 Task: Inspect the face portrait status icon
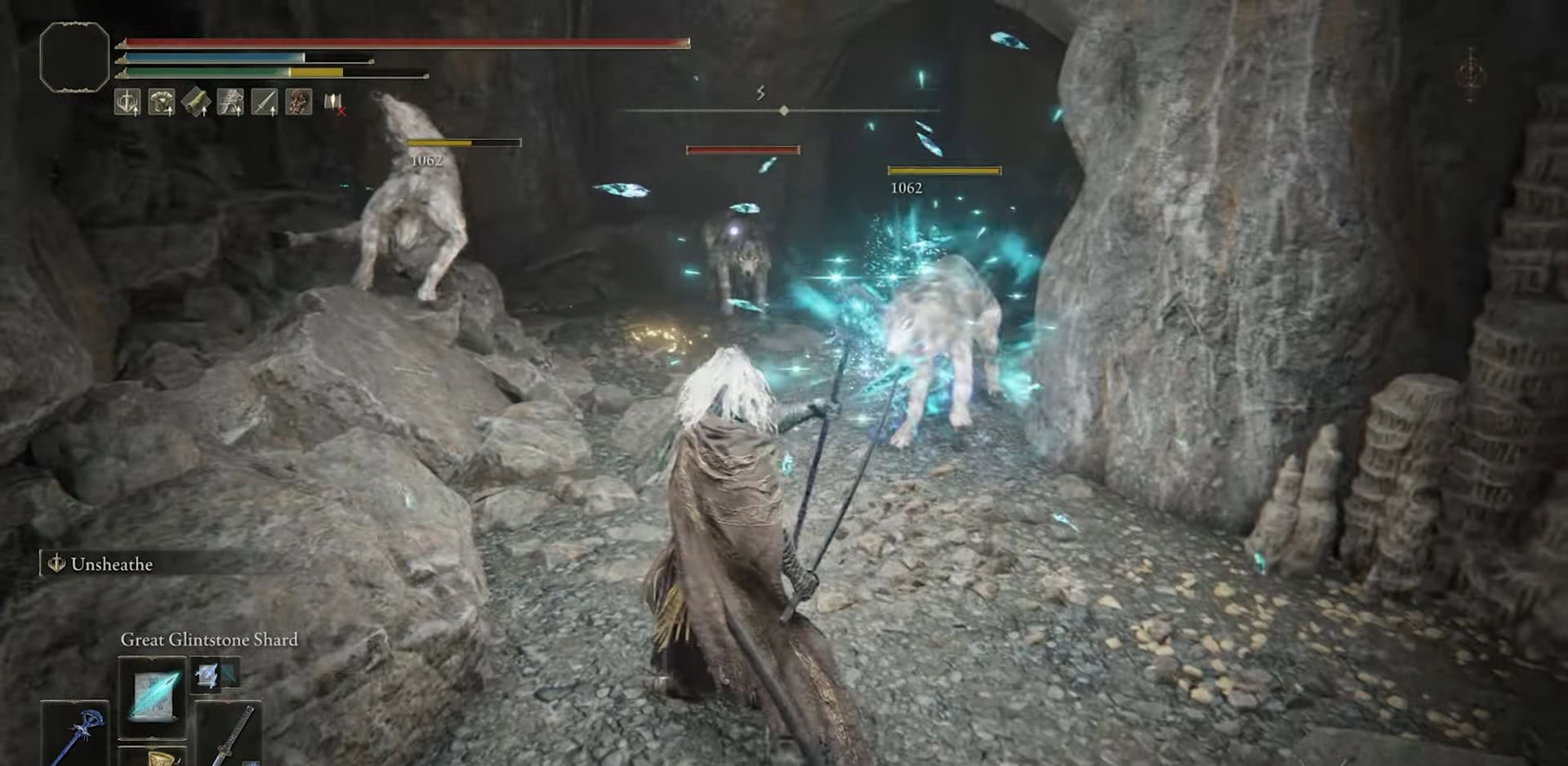pos(299,102)
